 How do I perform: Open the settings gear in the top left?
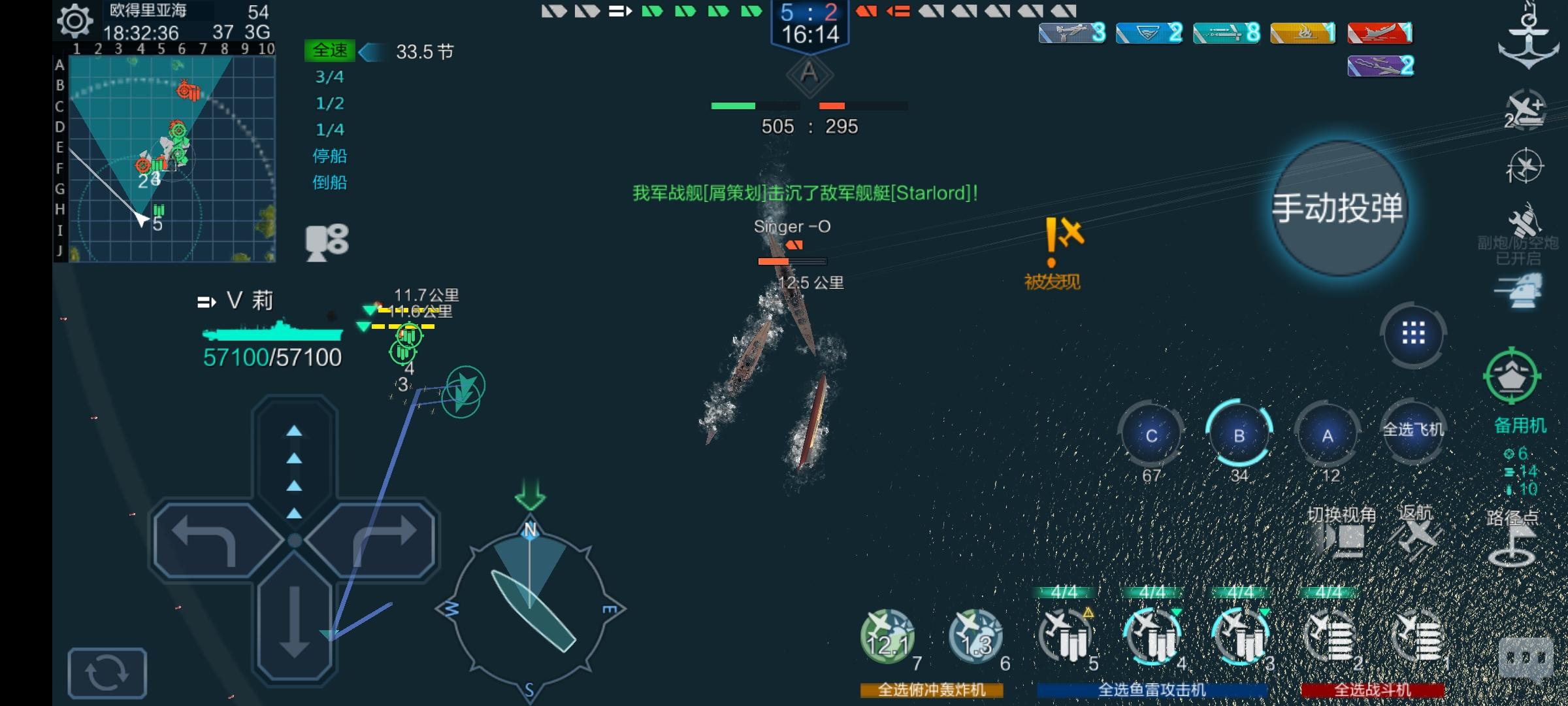click(74, 22)
